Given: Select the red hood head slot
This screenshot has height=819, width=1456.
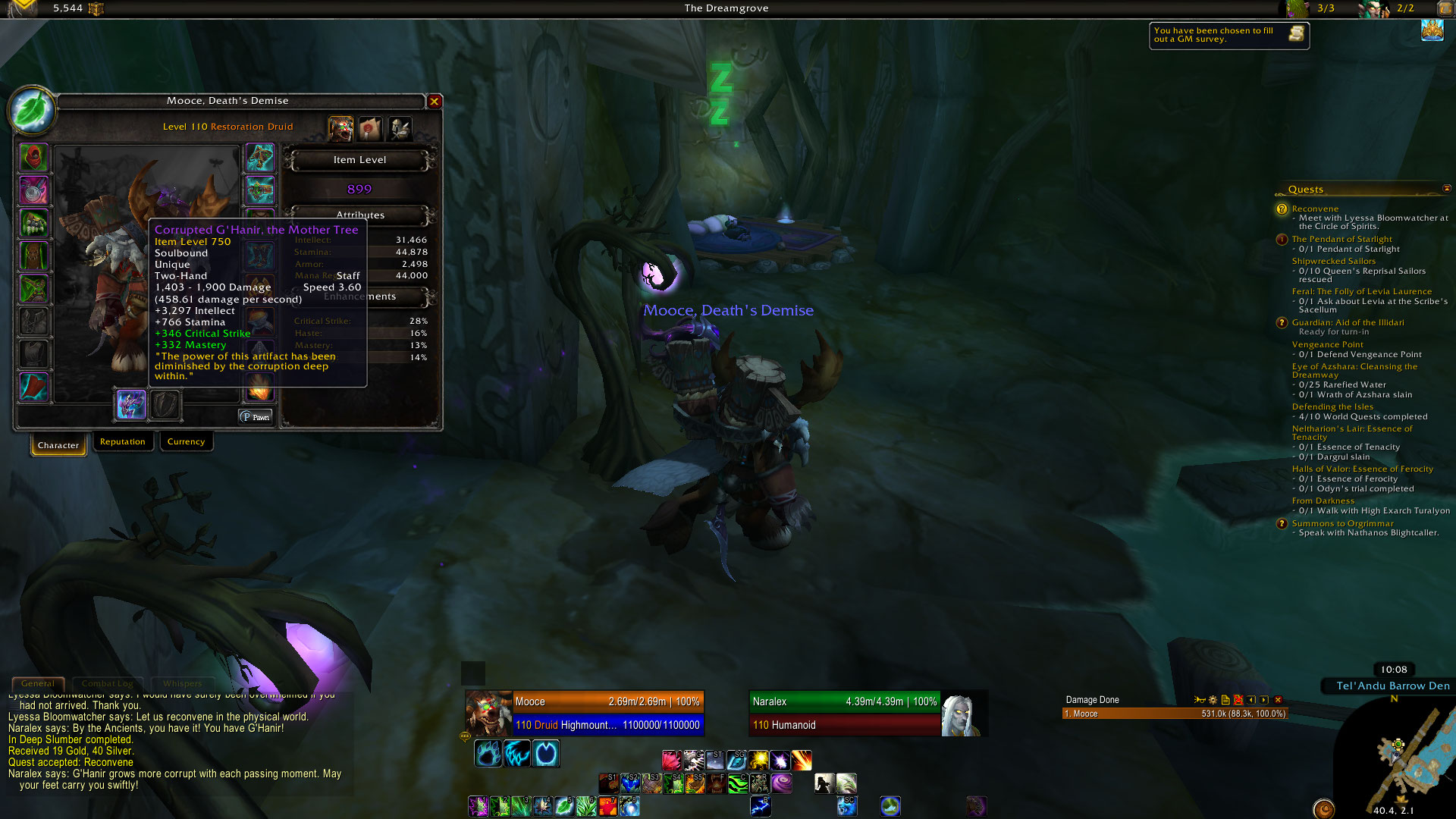Looking at the screenshot, I should [34, 158].
